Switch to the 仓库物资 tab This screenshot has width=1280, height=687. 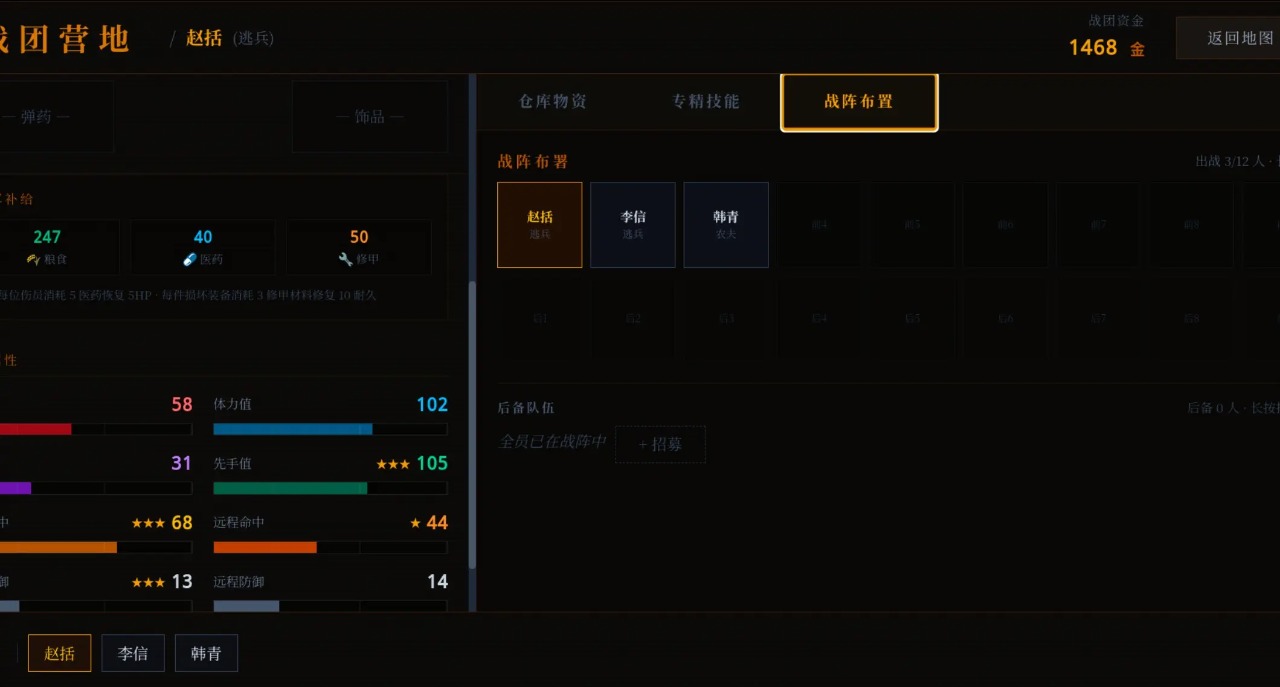pyautogui.click(x=553, y=102)
